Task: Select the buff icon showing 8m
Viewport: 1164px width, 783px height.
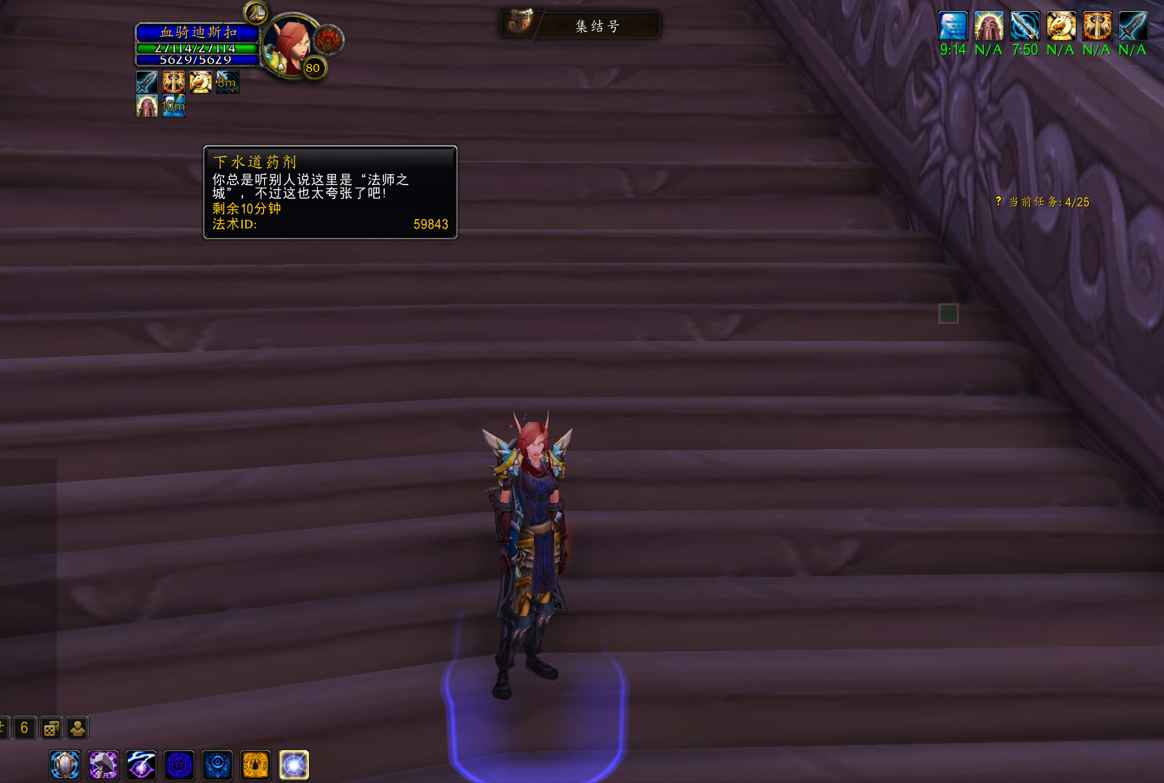Action: [x=227, y=81]
